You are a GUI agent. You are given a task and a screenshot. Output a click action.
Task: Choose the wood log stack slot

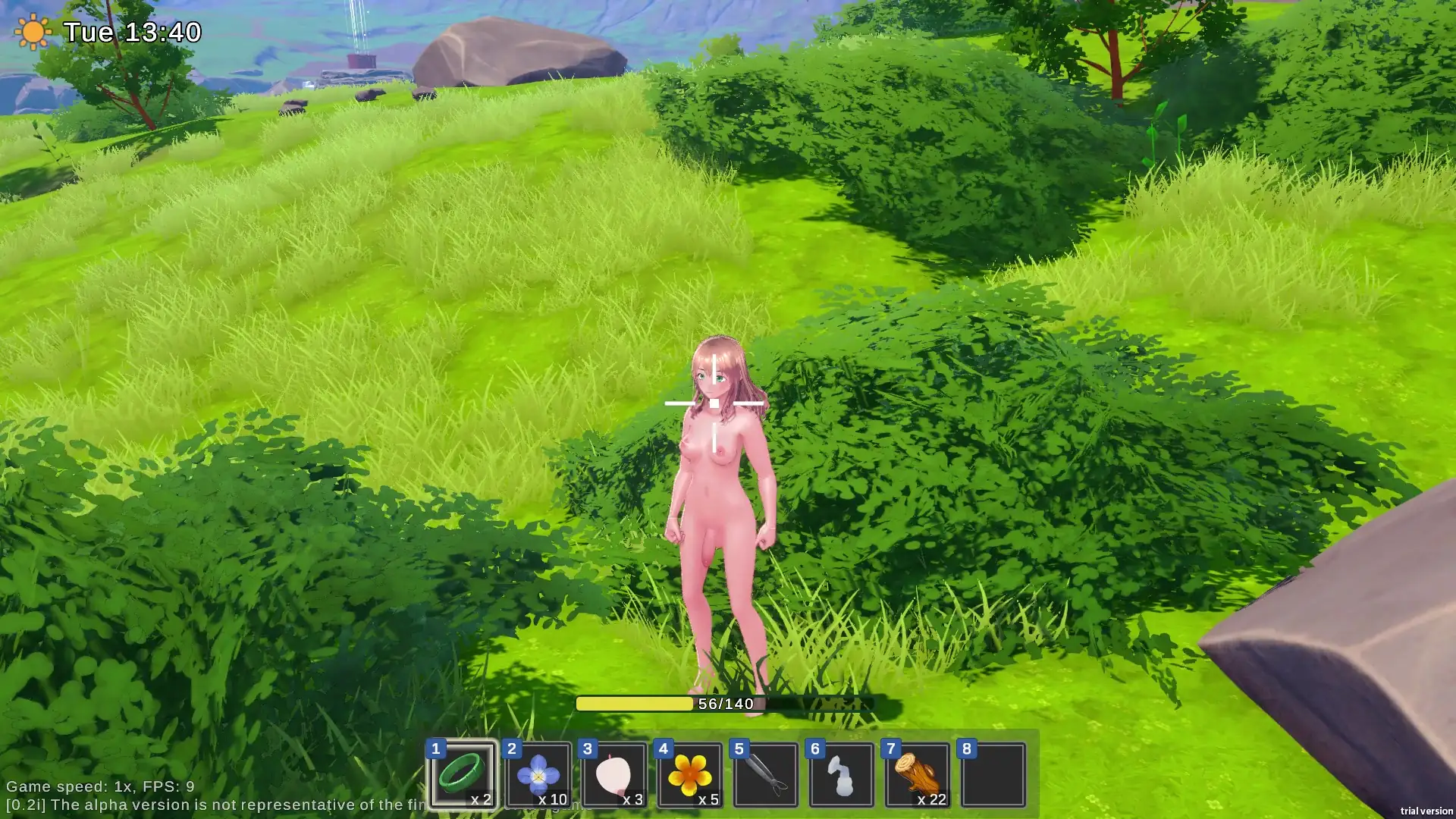(x=918, y=774)
